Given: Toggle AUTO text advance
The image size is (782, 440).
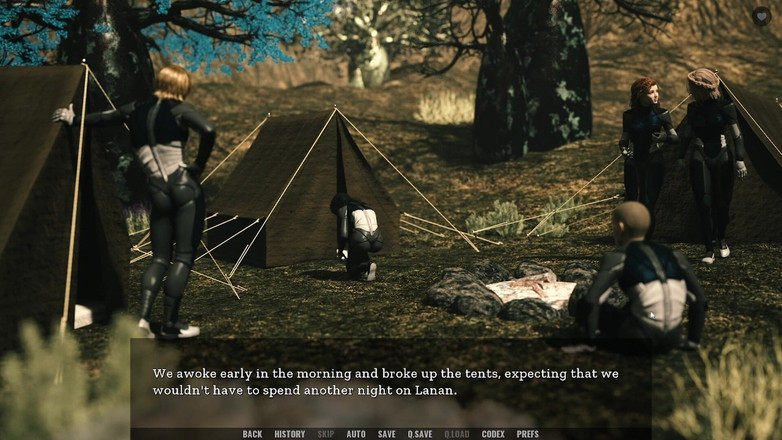Looking at the screenshot, I should [356, 434].
